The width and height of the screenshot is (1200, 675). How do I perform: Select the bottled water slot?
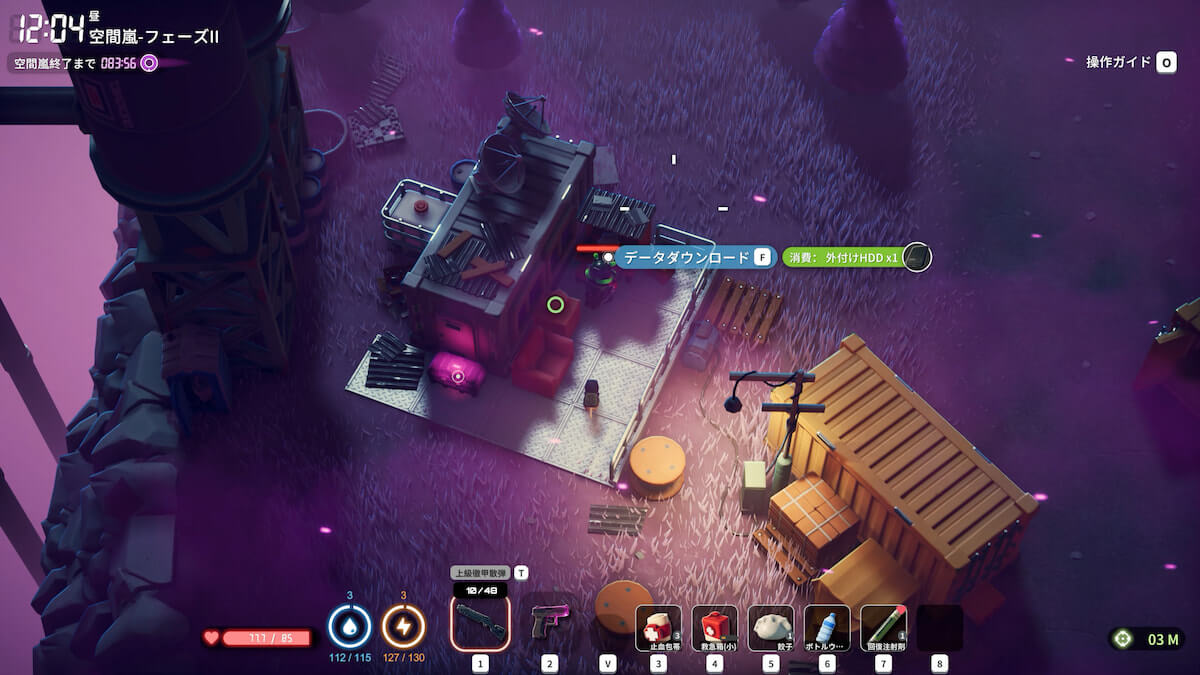(827, 628)
